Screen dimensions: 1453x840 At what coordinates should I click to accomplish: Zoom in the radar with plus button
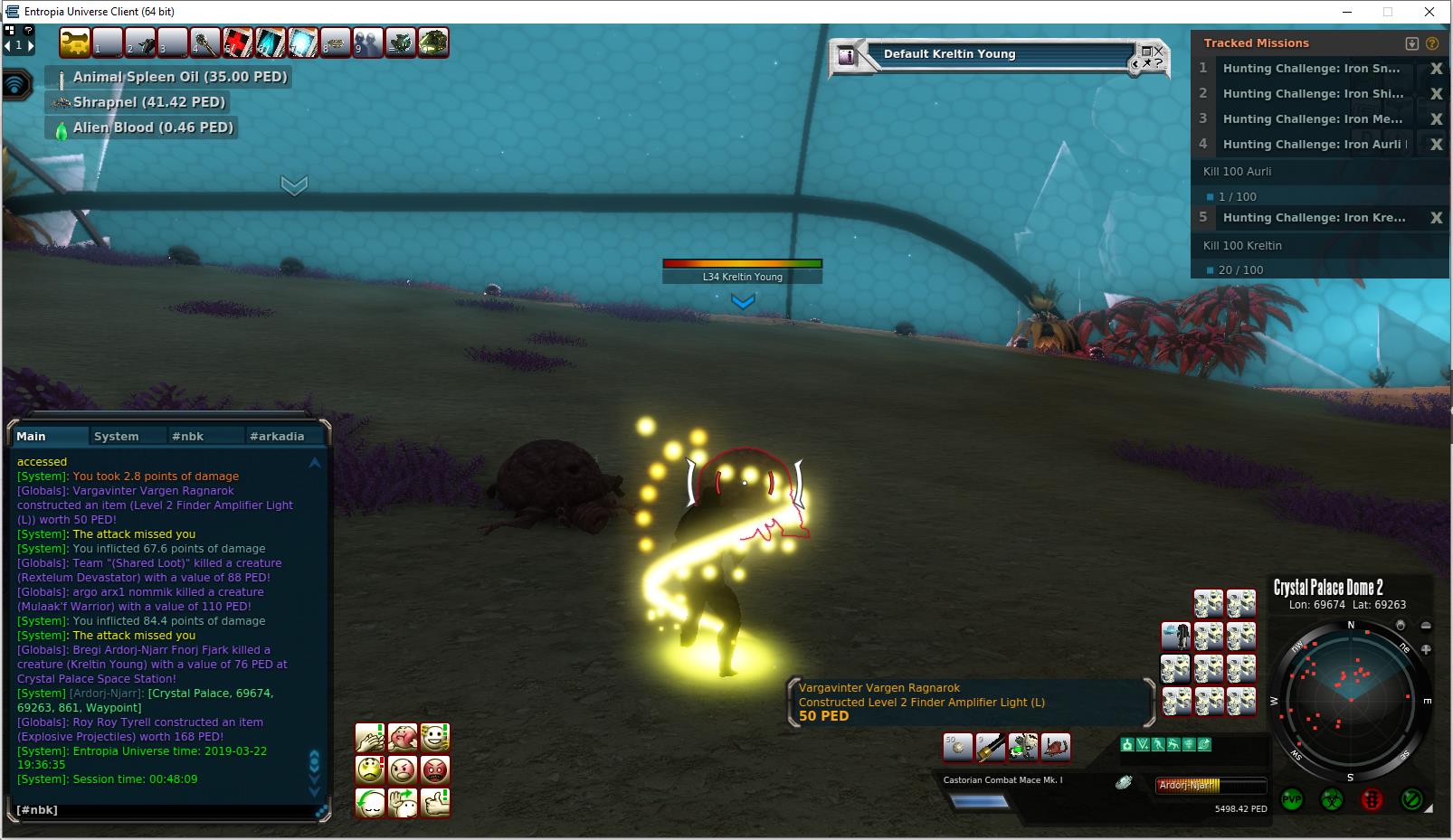point(1426,649)
